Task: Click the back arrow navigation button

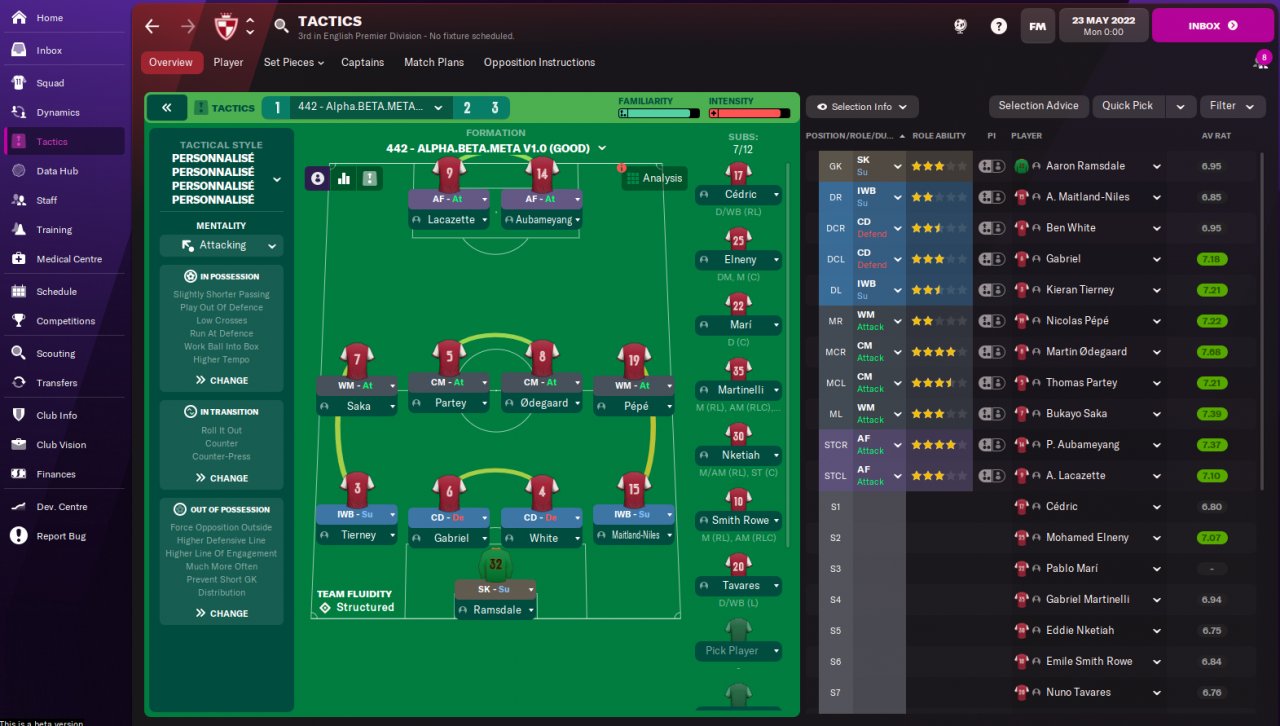Action: (152, 26)
